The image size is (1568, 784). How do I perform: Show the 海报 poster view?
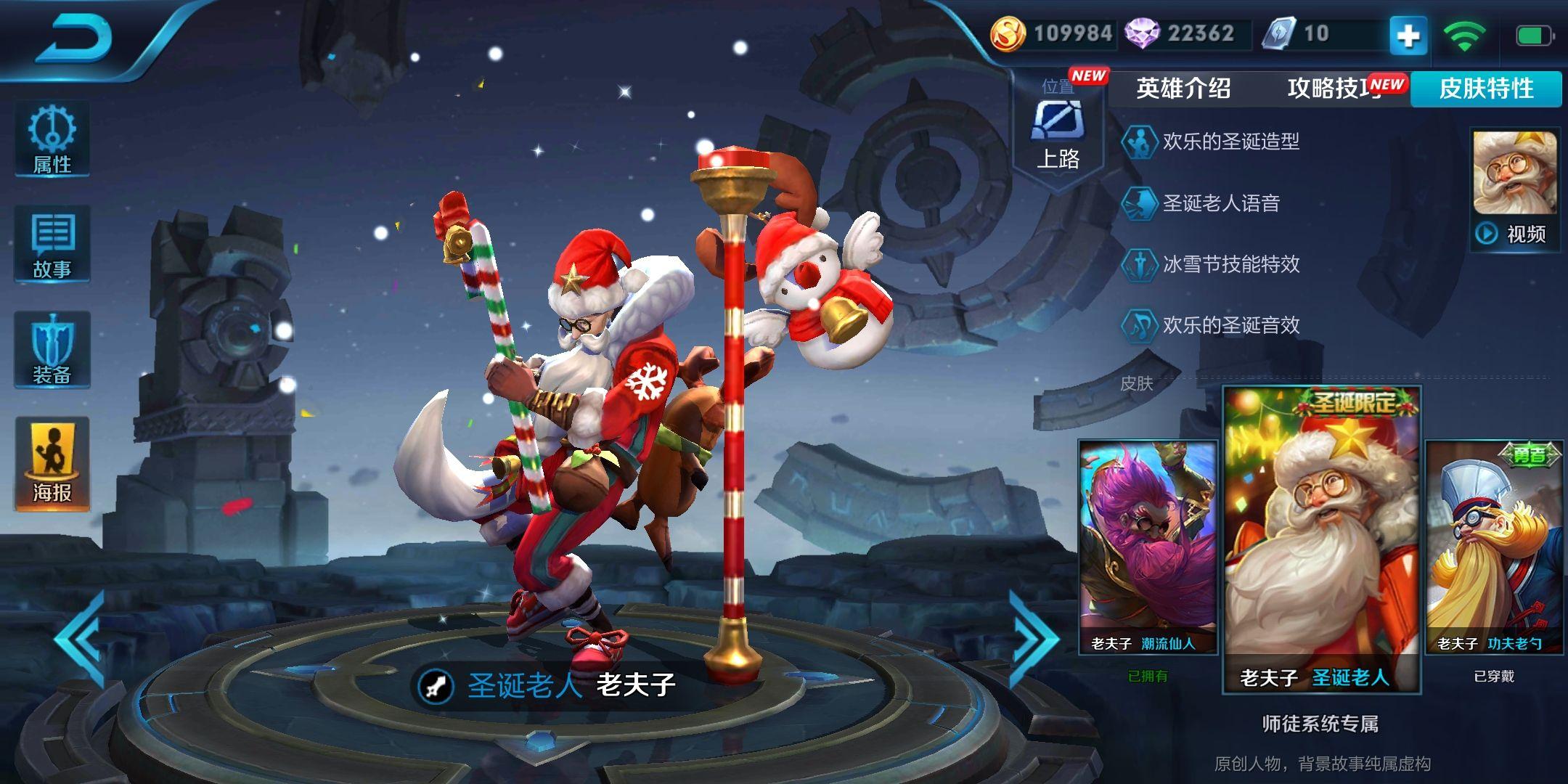click(52, 463)
